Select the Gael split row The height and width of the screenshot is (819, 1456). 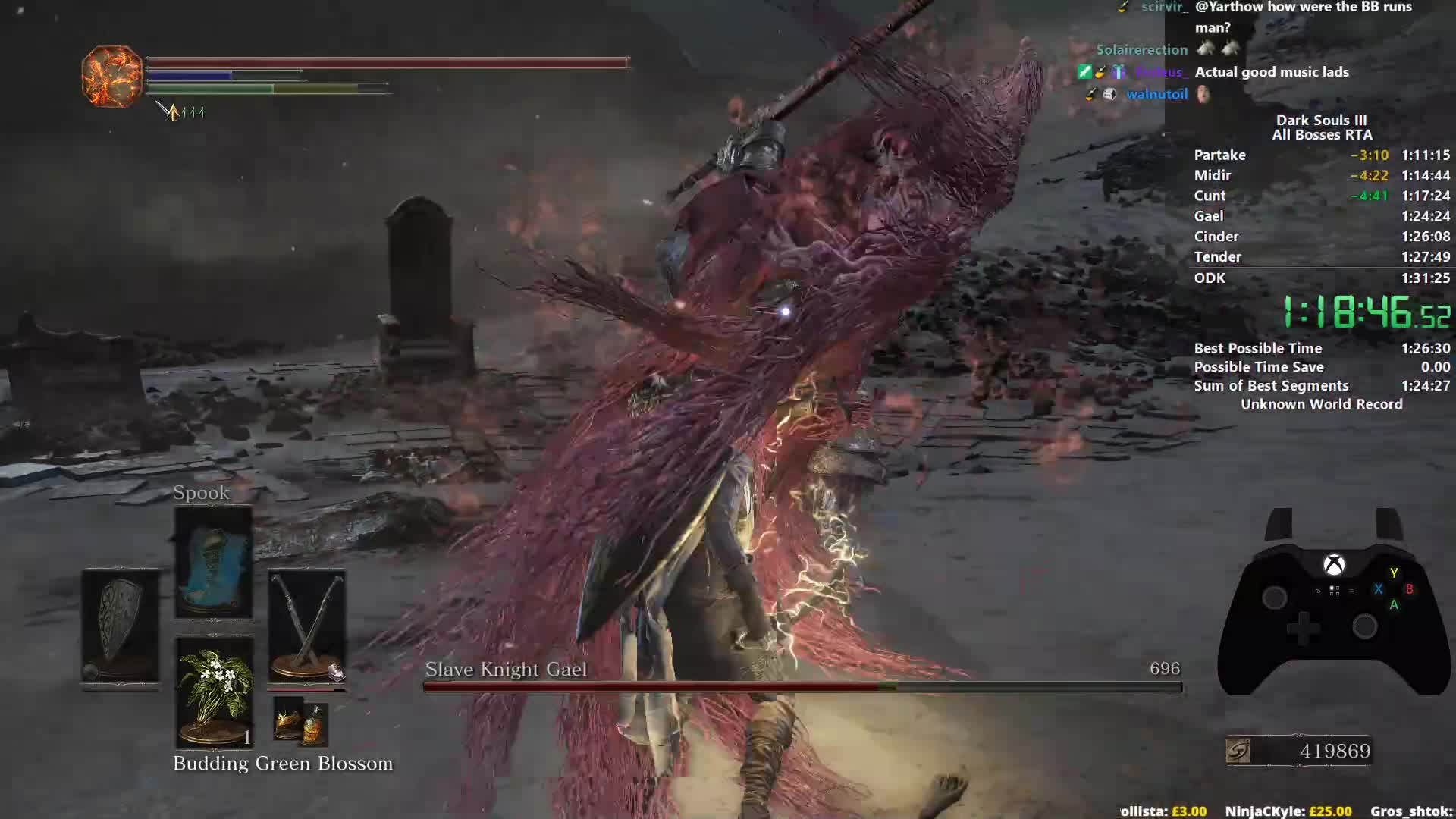tap(1321, 216)
